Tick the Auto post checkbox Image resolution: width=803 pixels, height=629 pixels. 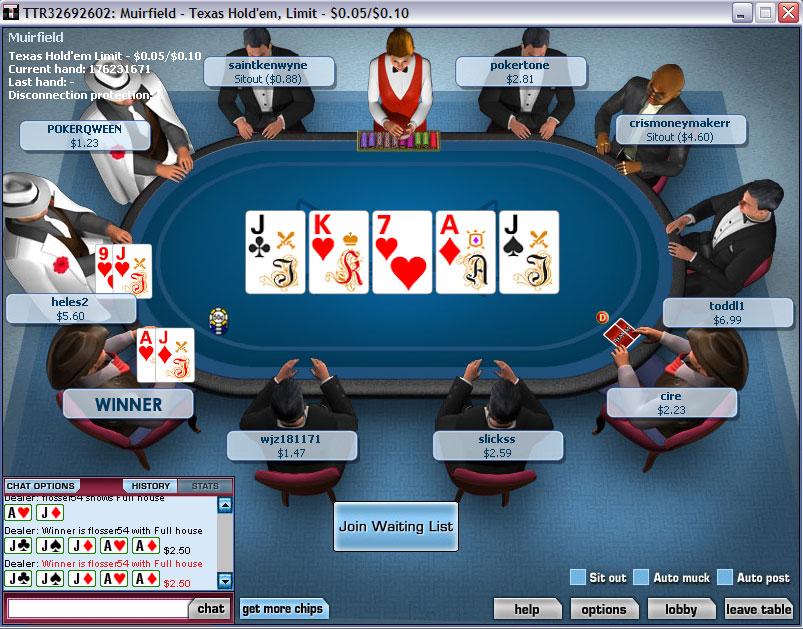(x=725, y=577)
